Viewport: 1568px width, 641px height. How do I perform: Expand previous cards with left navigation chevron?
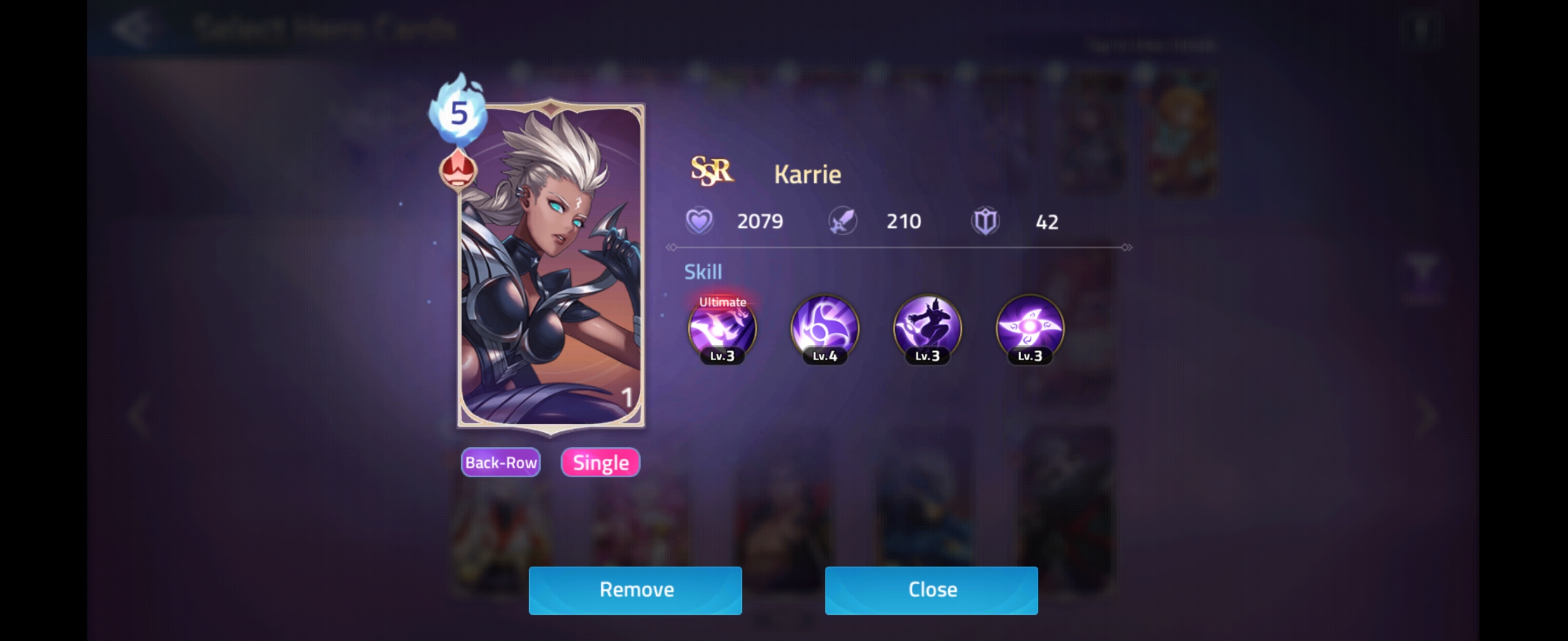(140, 415)
